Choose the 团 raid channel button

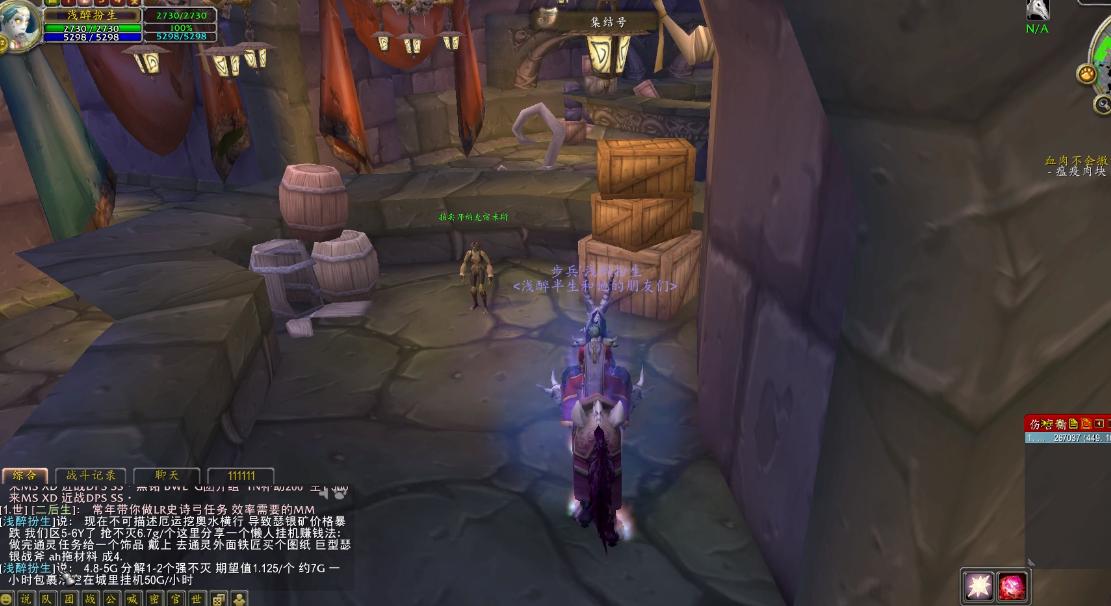[x=69, y=599]
